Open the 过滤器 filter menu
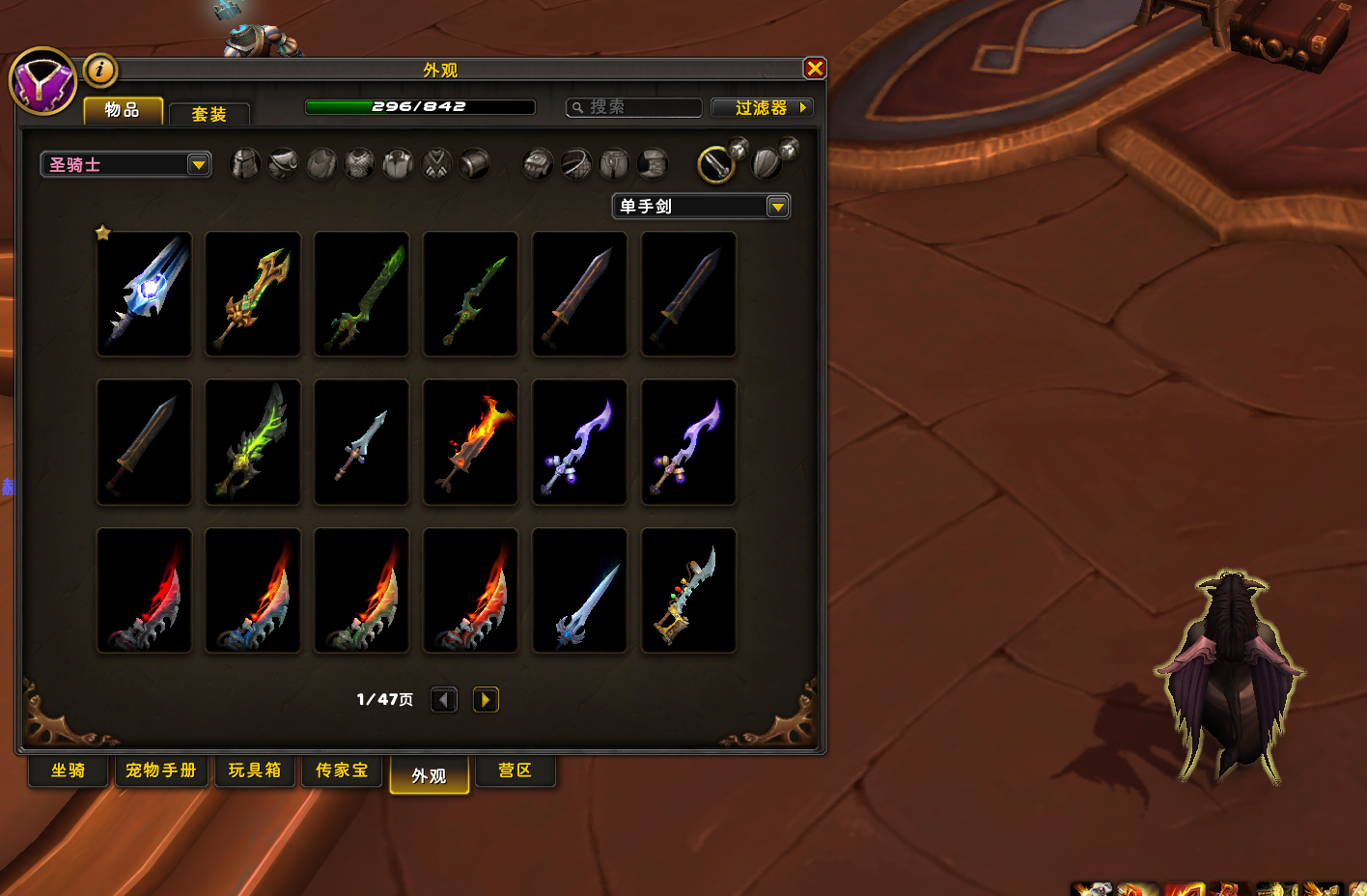The image size is (1367, 896). click(762, 107)
